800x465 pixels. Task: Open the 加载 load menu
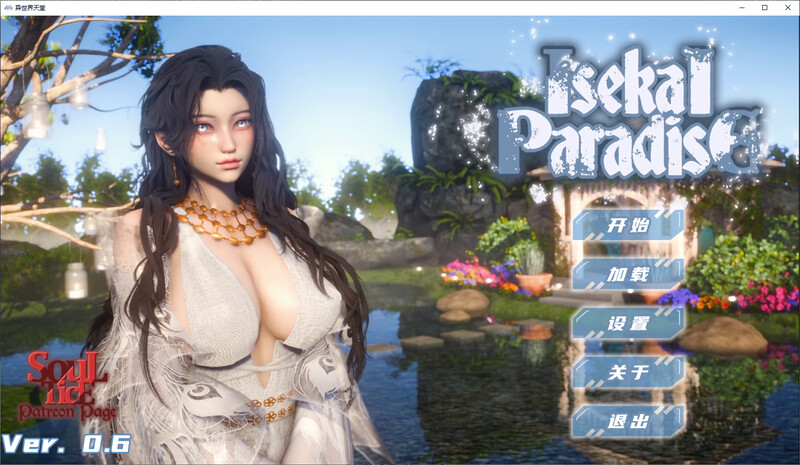click(629, 273)
